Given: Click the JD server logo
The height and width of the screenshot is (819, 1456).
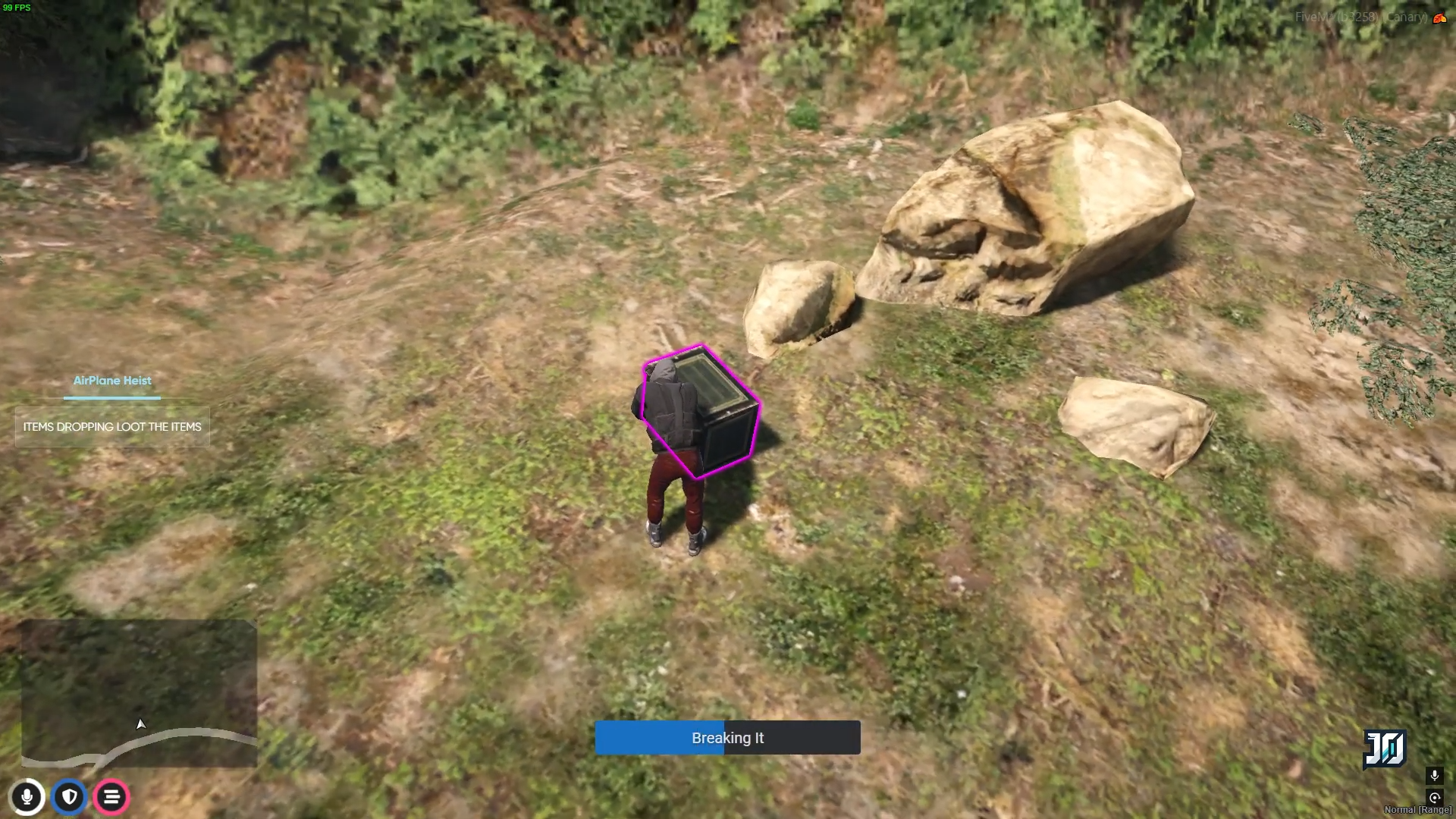Looking at the screenshot, I should point(1385,749).
